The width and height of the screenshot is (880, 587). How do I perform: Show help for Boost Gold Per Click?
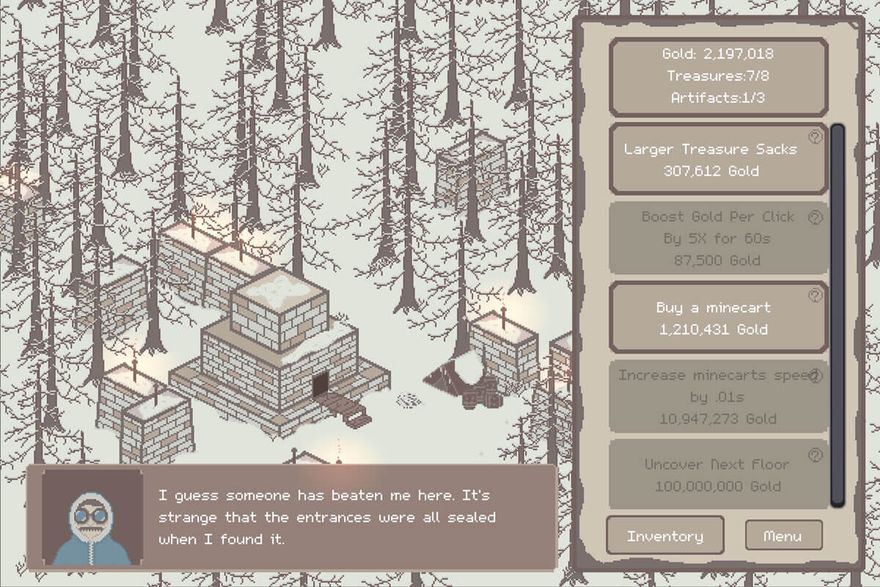point(815,217)
